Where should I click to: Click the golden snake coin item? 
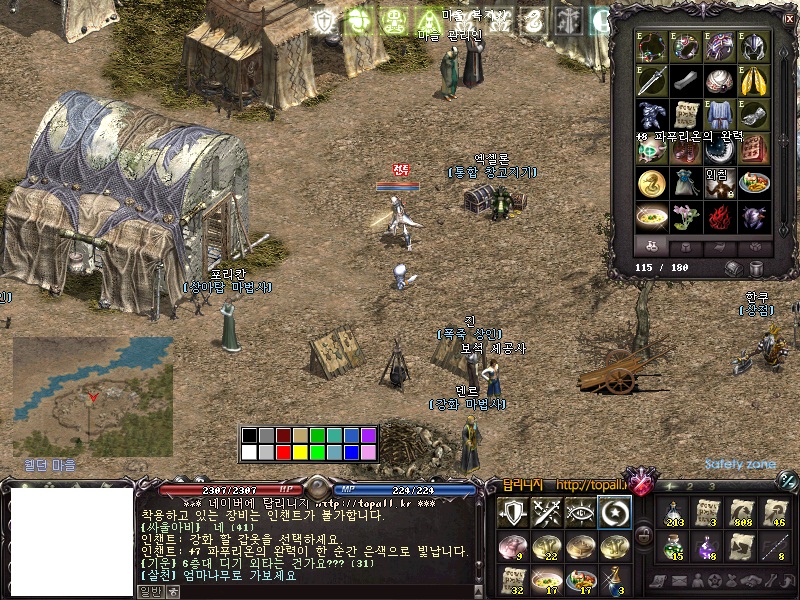[651, 183]
